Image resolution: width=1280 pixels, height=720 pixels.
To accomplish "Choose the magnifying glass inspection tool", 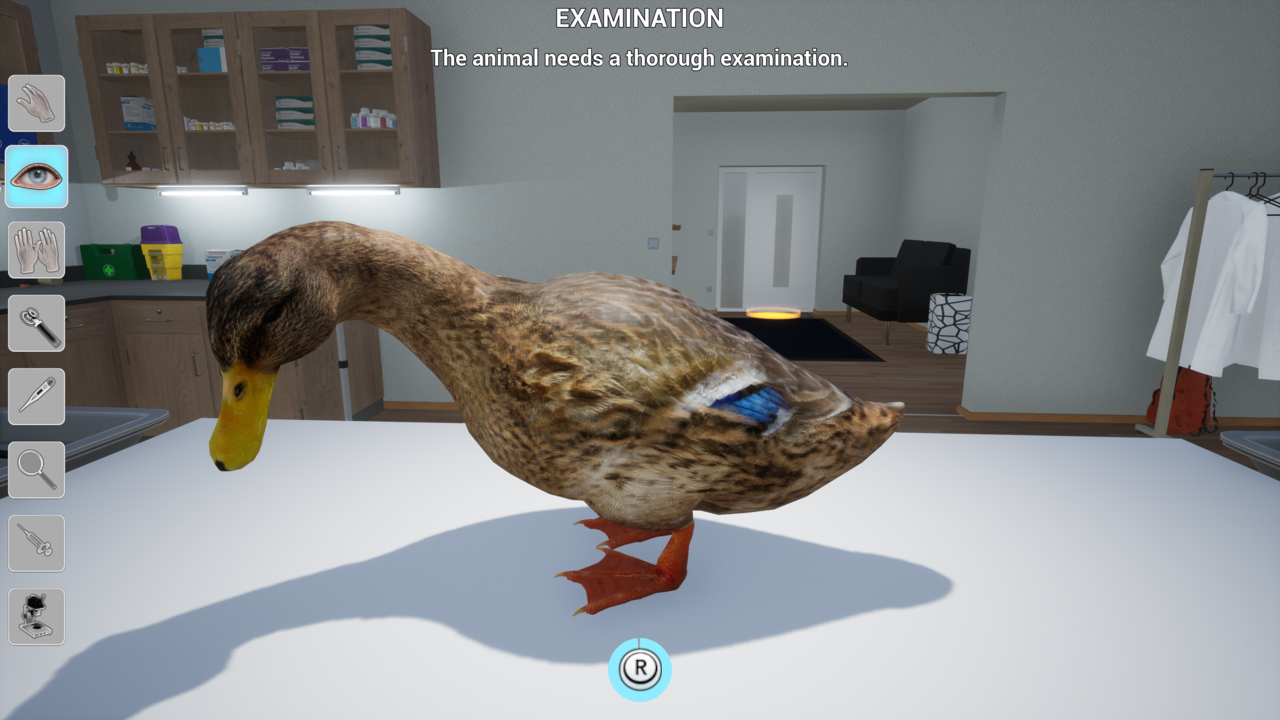I will click(37, 469).
